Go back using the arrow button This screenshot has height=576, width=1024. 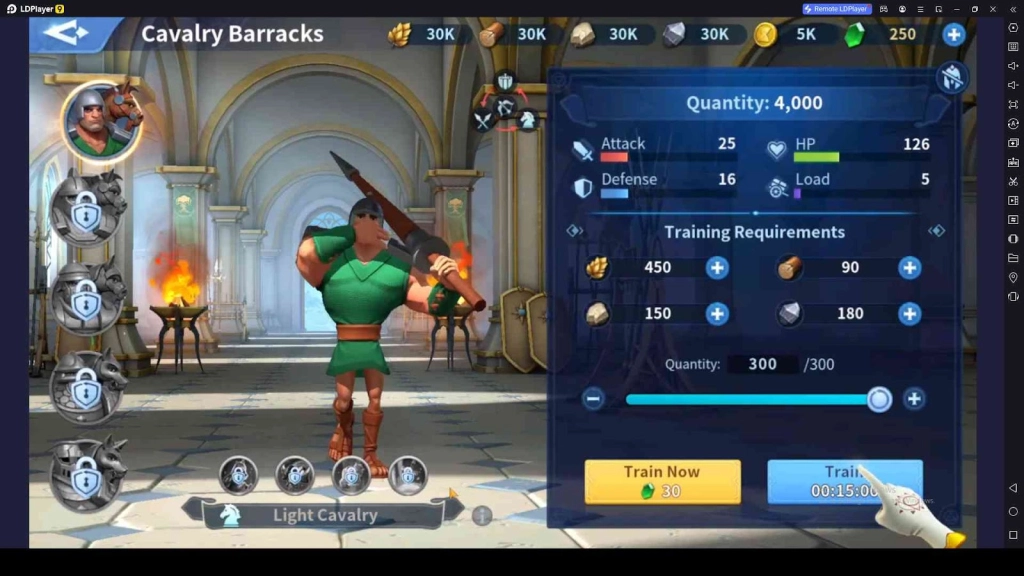point(66,33)
